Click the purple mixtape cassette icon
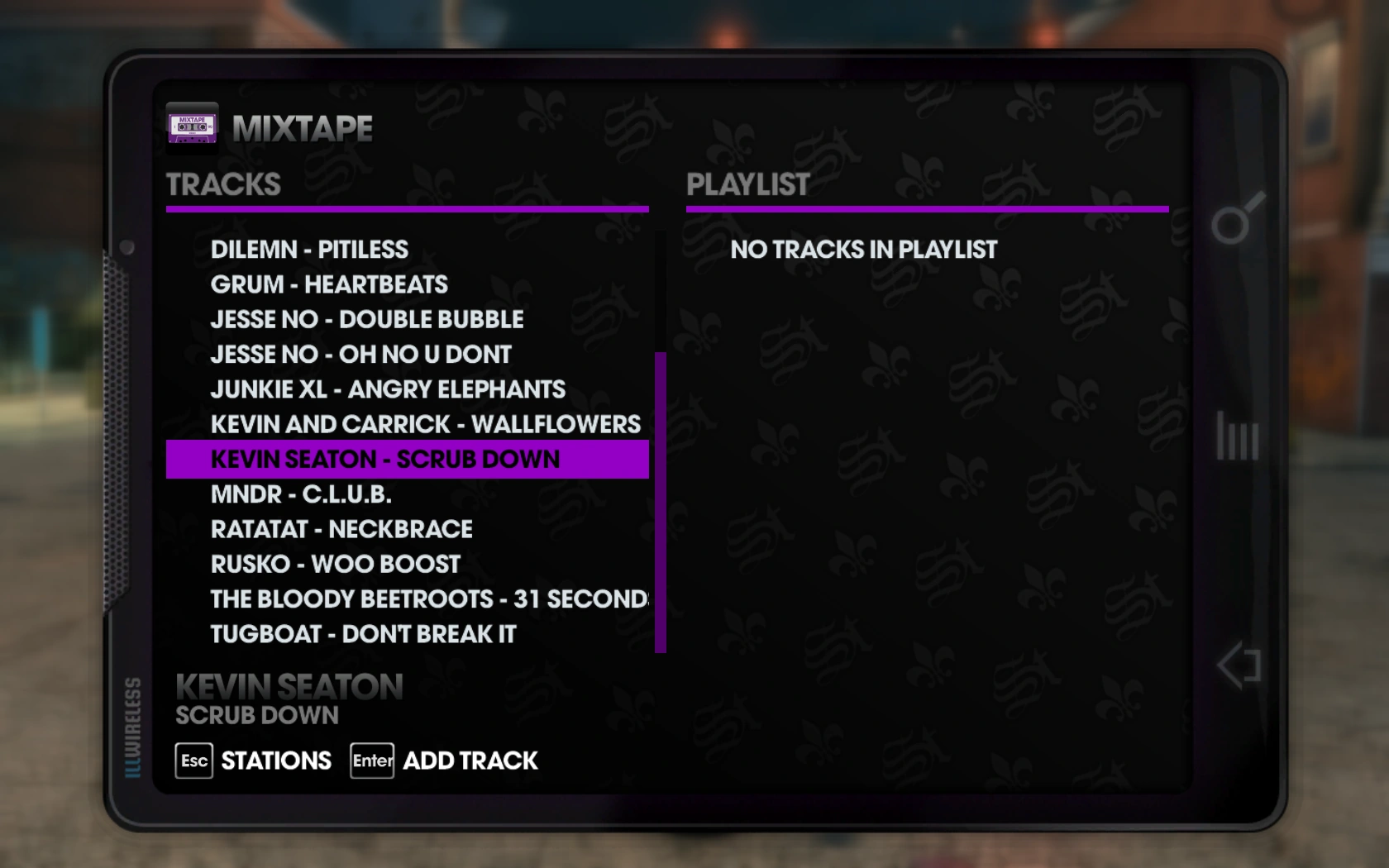 click(191, 127)
